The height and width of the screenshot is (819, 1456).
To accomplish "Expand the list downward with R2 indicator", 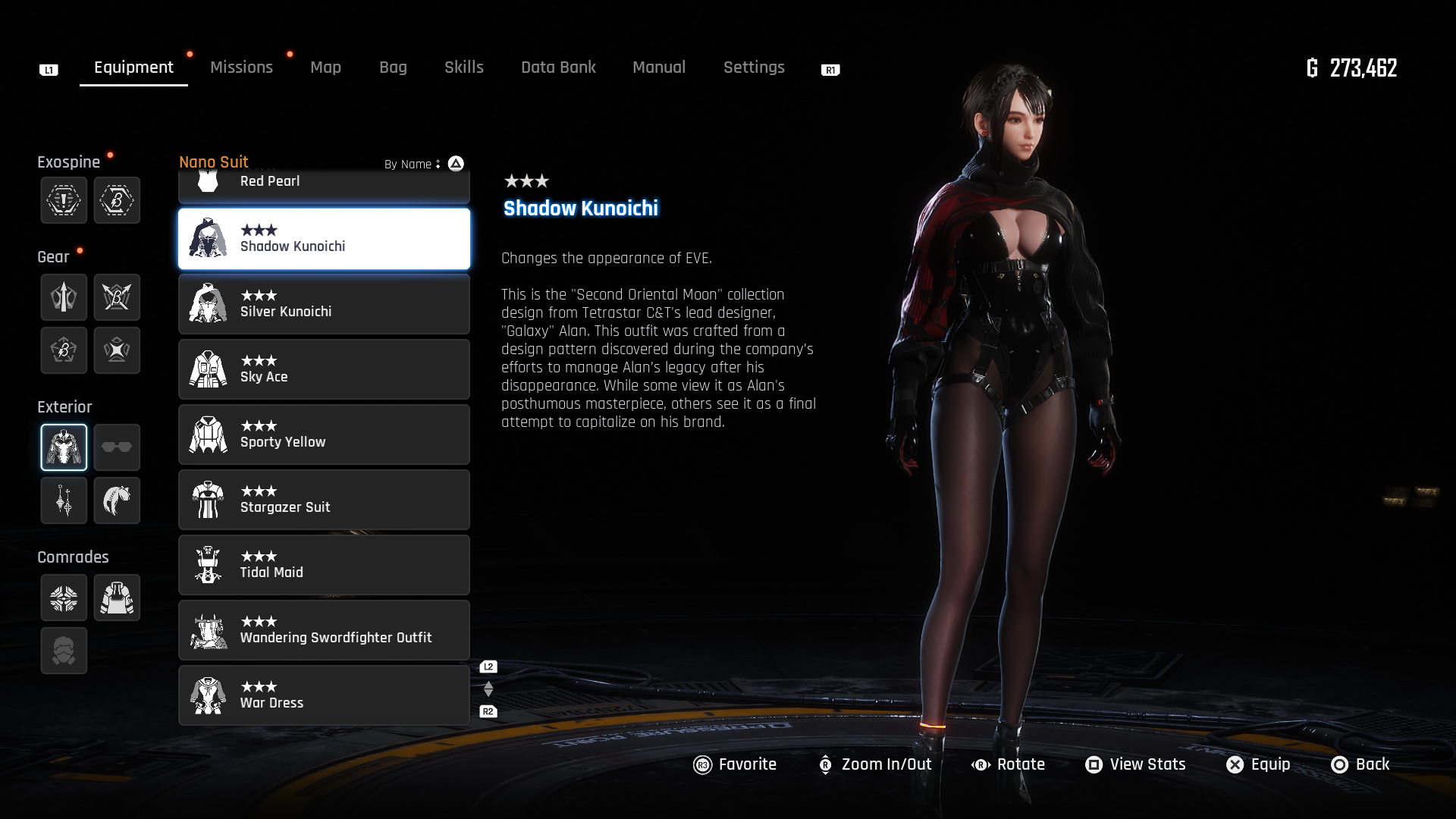I will 488,711.
